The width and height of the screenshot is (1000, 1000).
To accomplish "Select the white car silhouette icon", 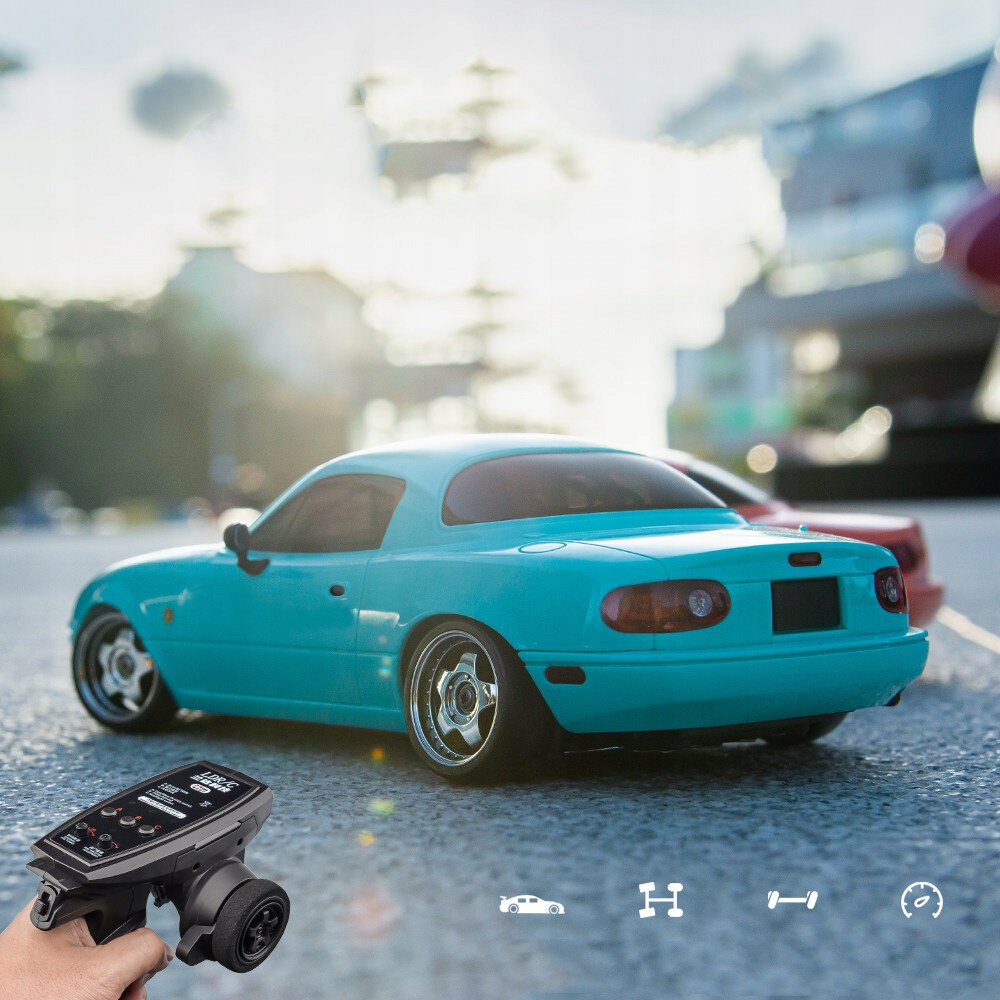I will pos(531,905).
